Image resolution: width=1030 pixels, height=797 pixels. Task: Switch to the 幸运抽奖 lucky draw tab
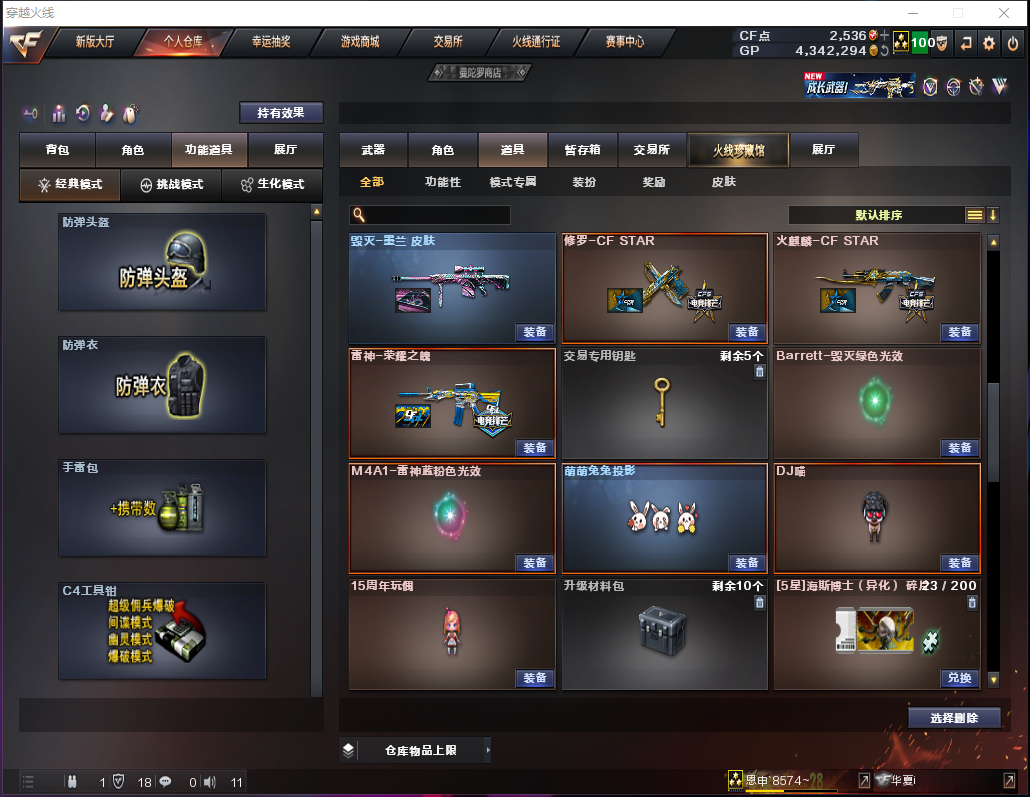271,42
